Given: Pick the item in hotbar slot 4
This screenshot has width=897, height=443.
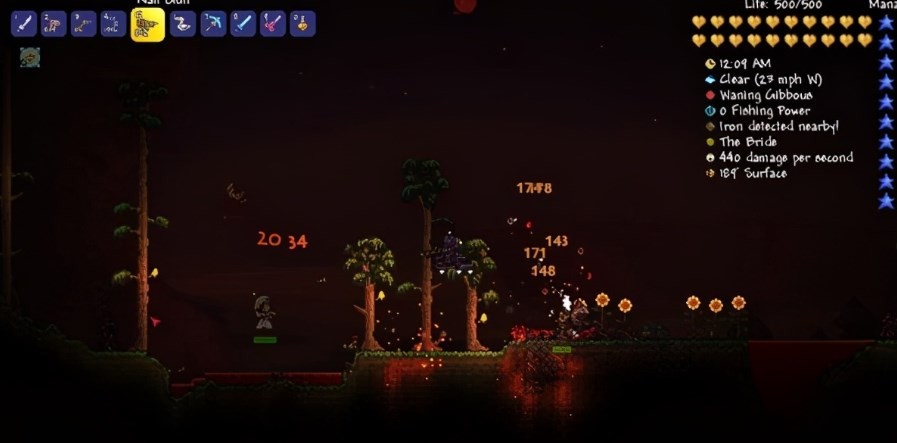Looking at the screenshot, I should [114, 24].
